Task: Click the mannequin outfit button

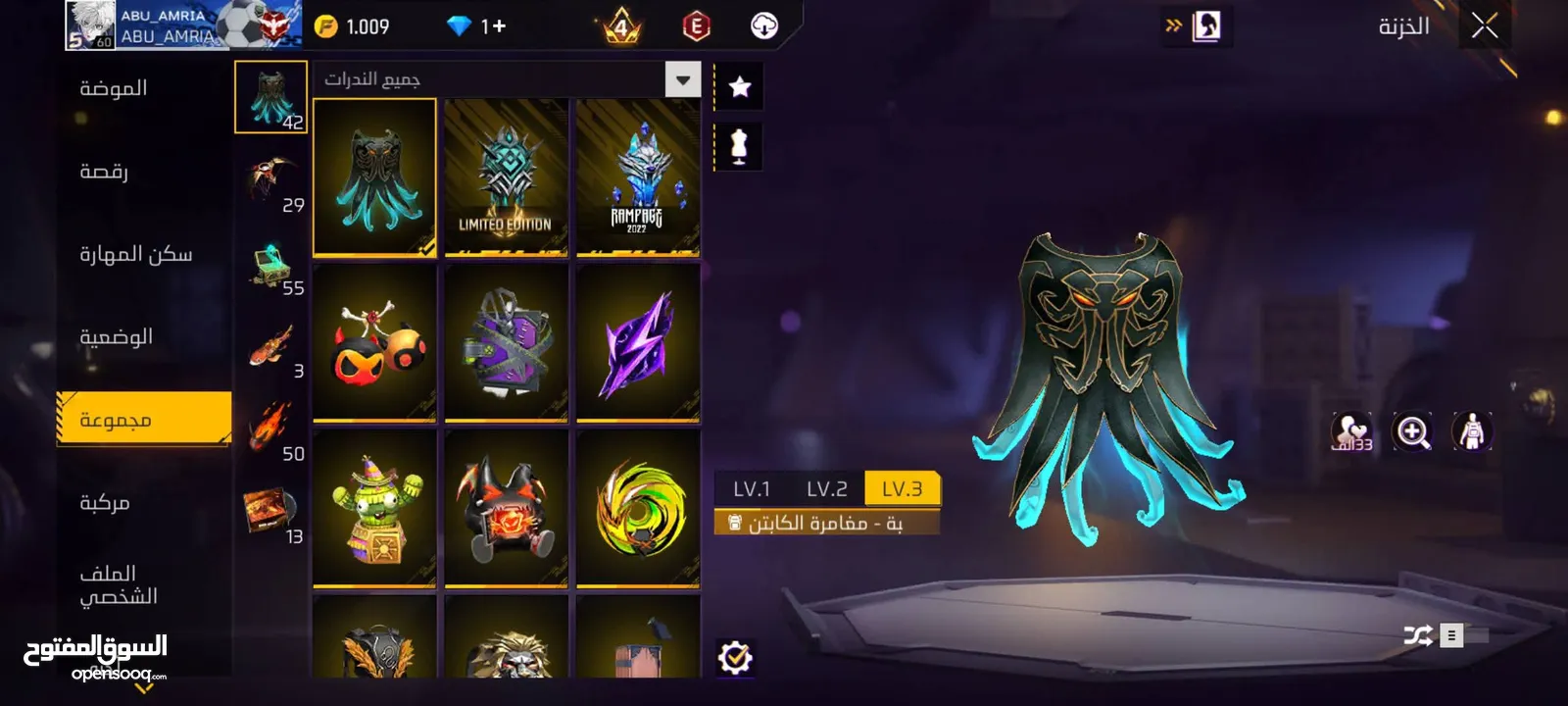Action: tap(740, 146)
